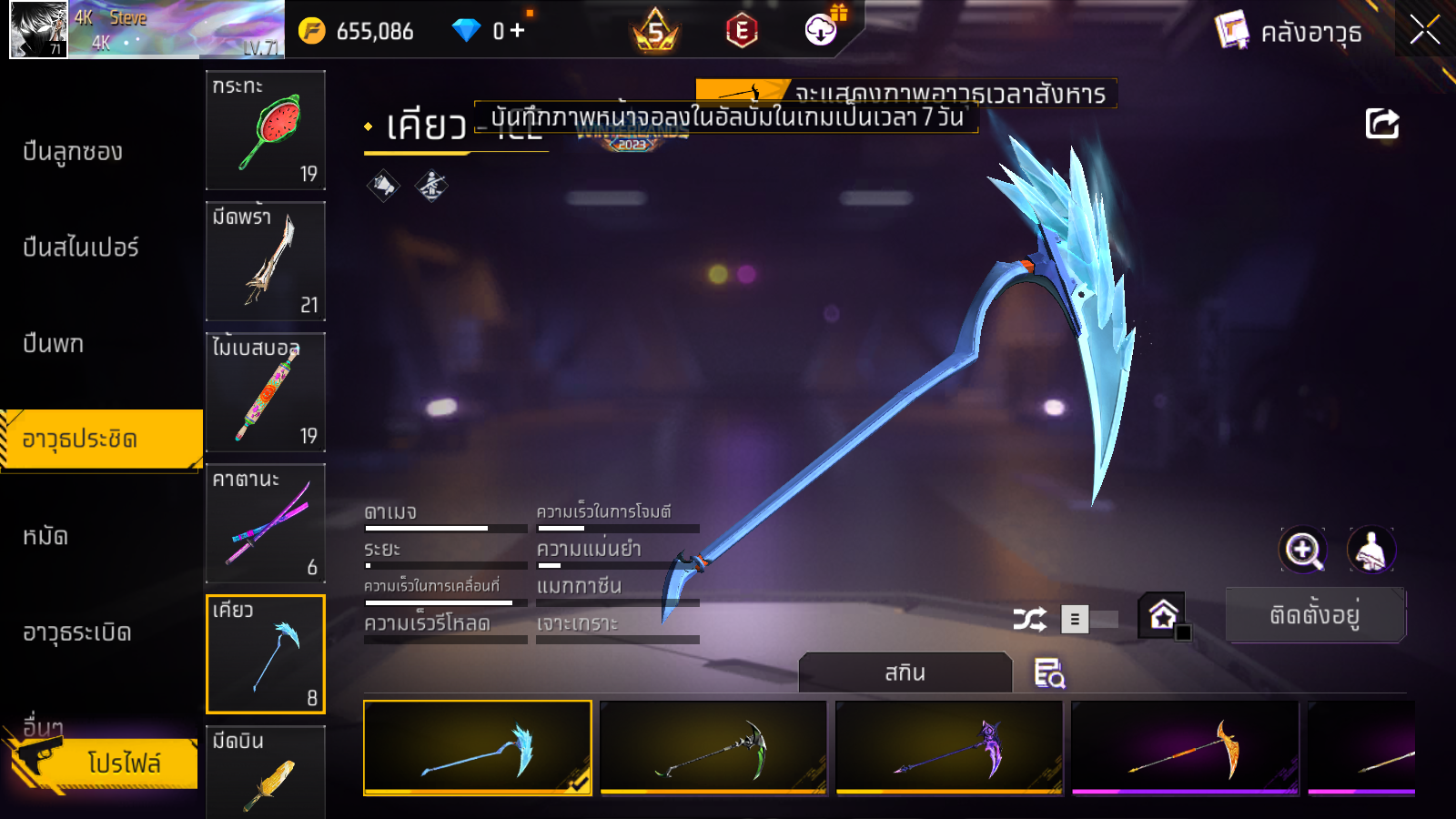
Task: Select the green scythe skin
Action: 713,747
